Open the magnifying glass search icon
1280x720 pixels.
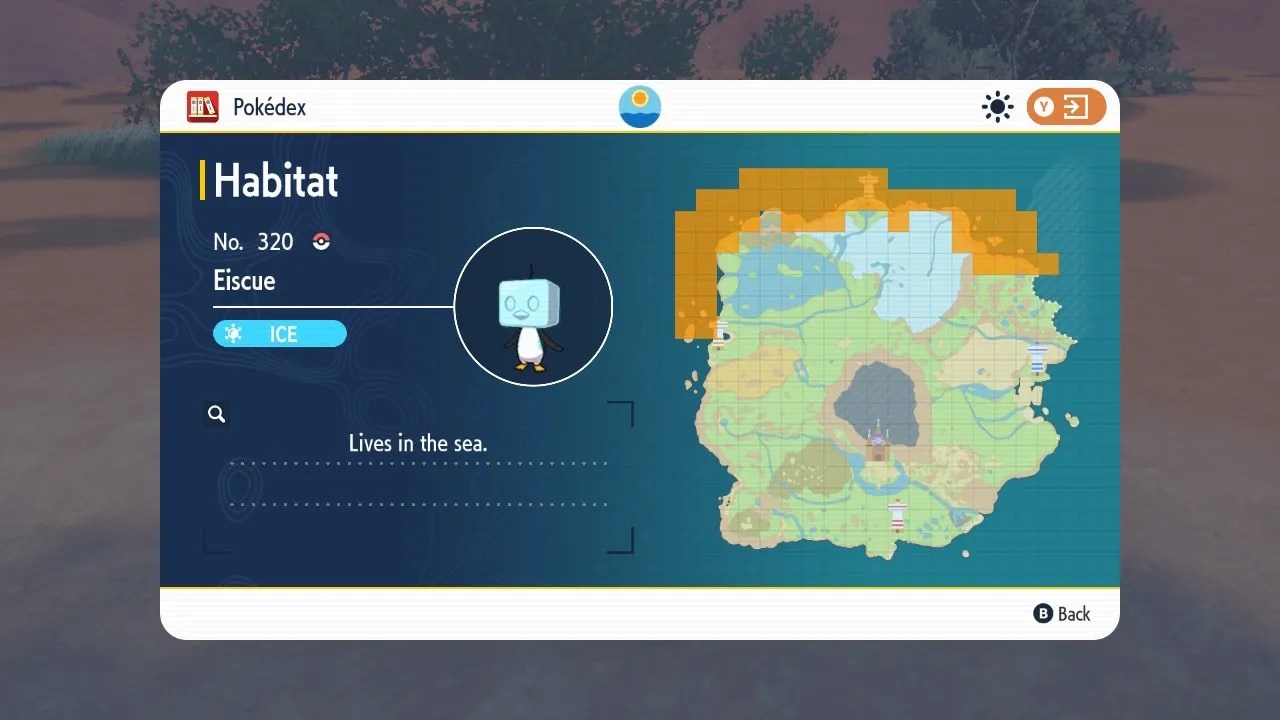click(x=216, y=413)
